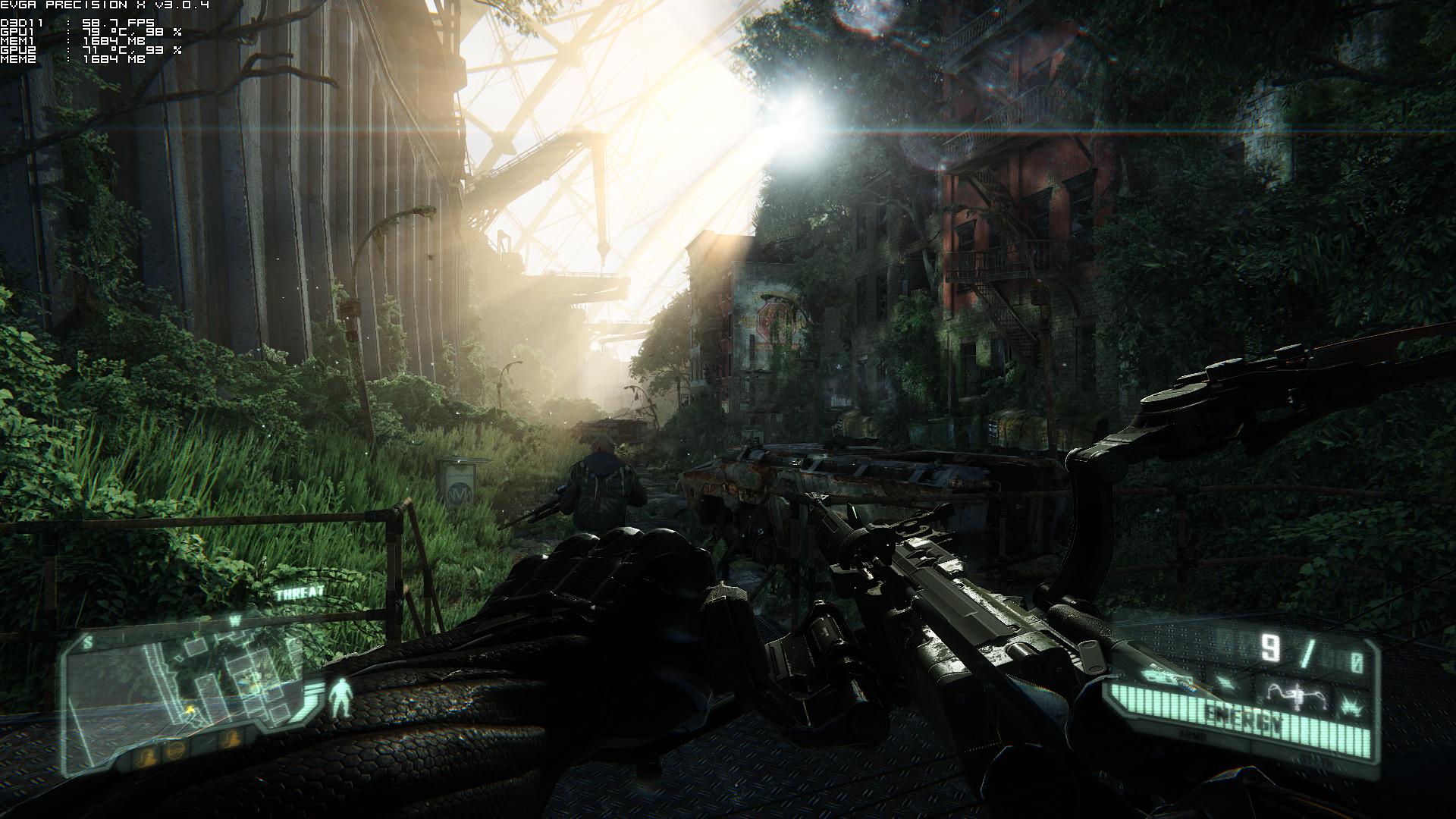Click the orange circular icon below the minimap

tap(174, 752)
